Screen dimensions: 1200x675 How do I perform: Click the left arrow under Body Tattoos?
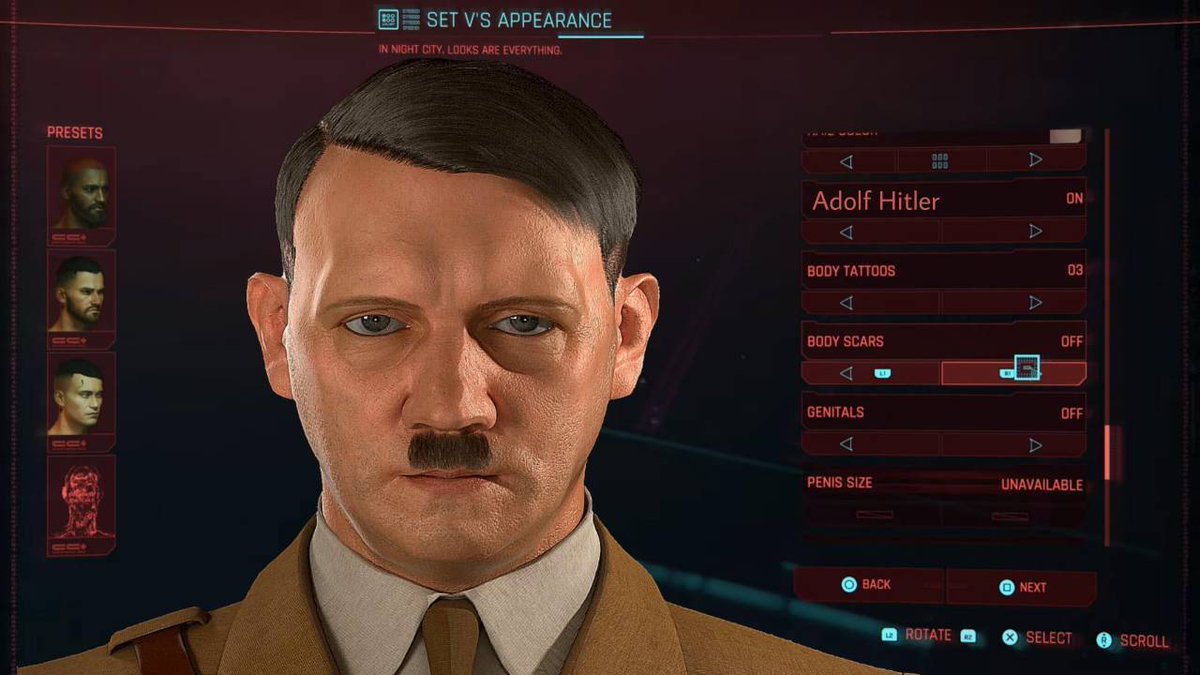tap(846, 302)
